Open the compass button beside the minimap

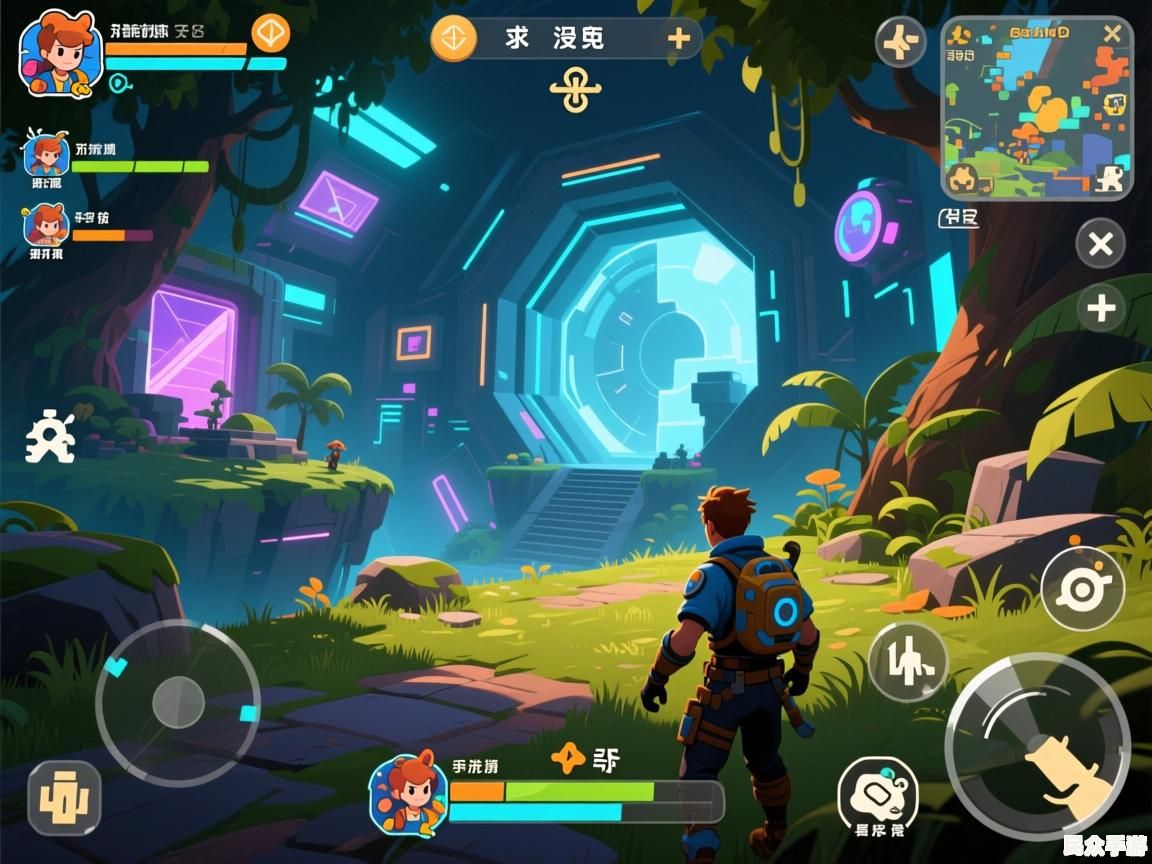pos(900,43)
